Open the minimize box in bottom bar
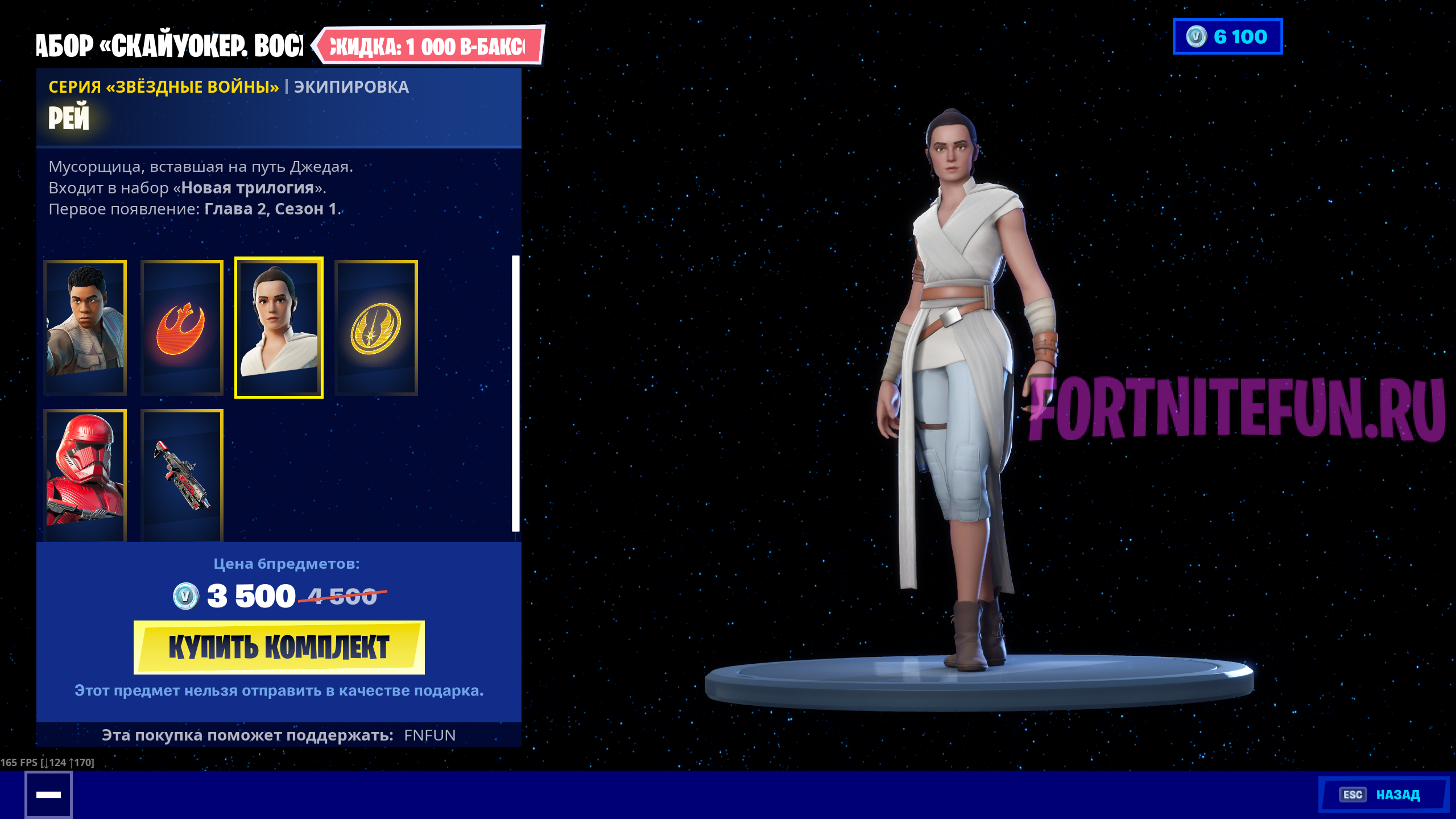1456x819 pixels. click(48, 795)
